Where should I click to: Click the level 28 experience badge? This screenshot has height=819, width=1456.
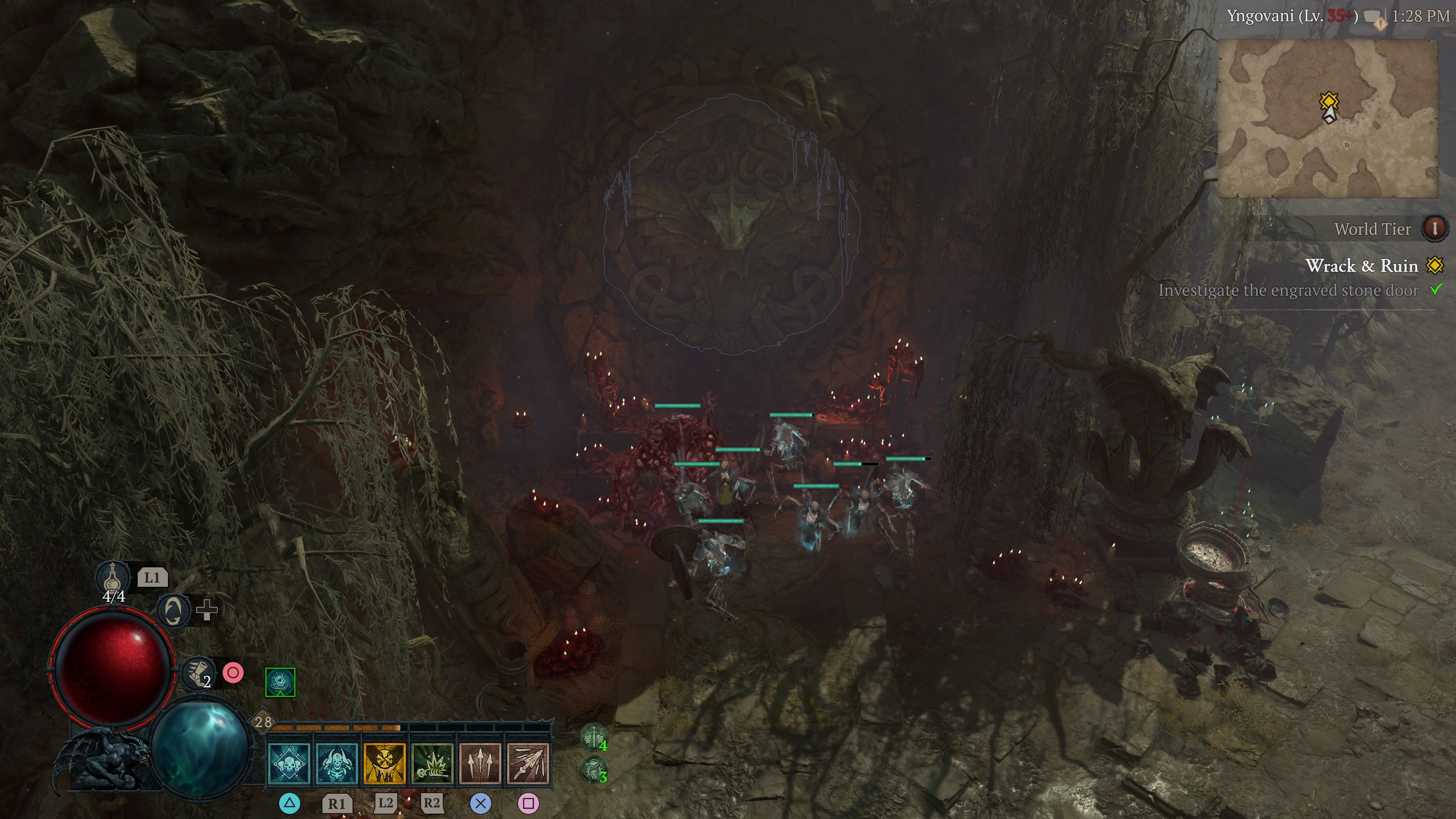click(263, 722)
